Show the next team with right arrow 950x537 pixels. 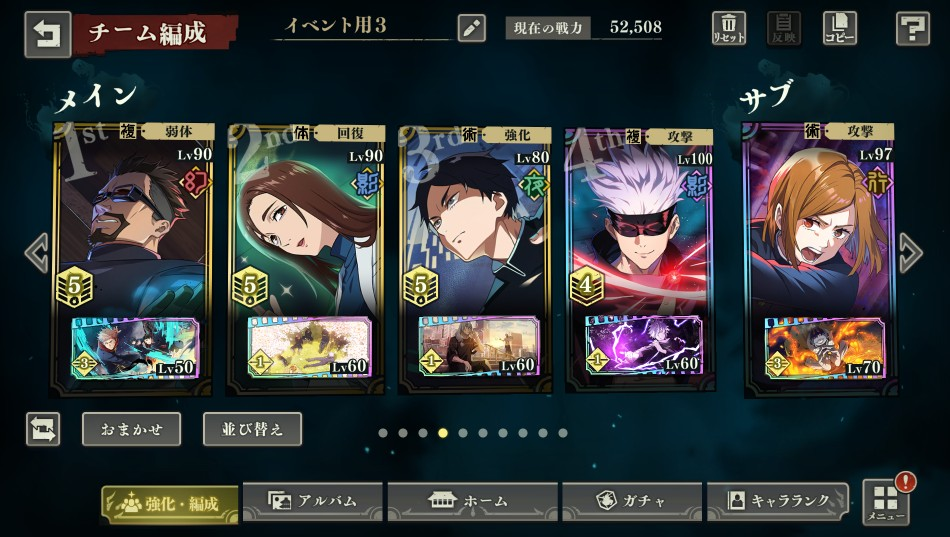[910, 253]
